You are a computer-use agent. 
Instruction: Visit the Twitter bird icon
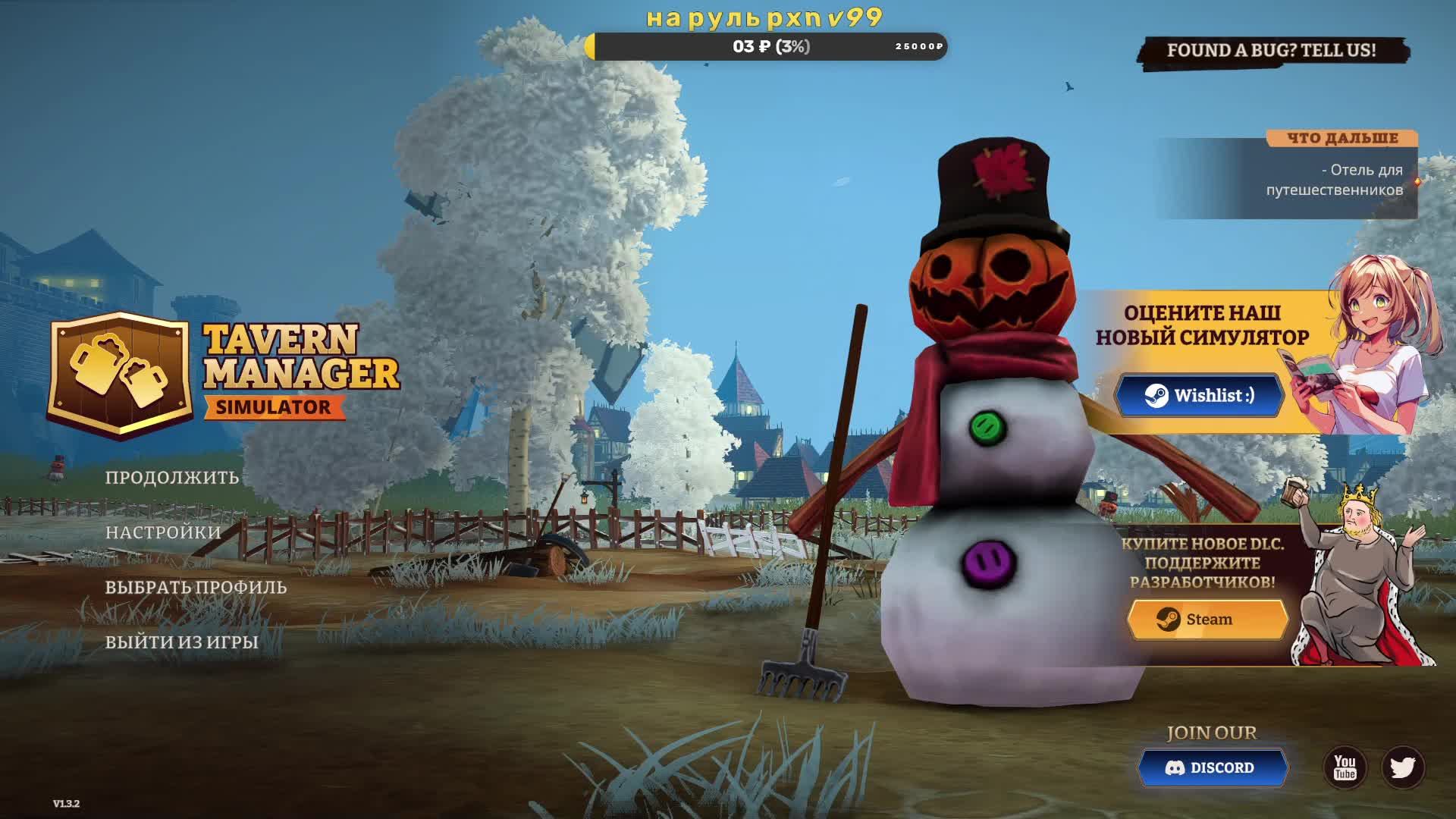tap(1402, 767)
